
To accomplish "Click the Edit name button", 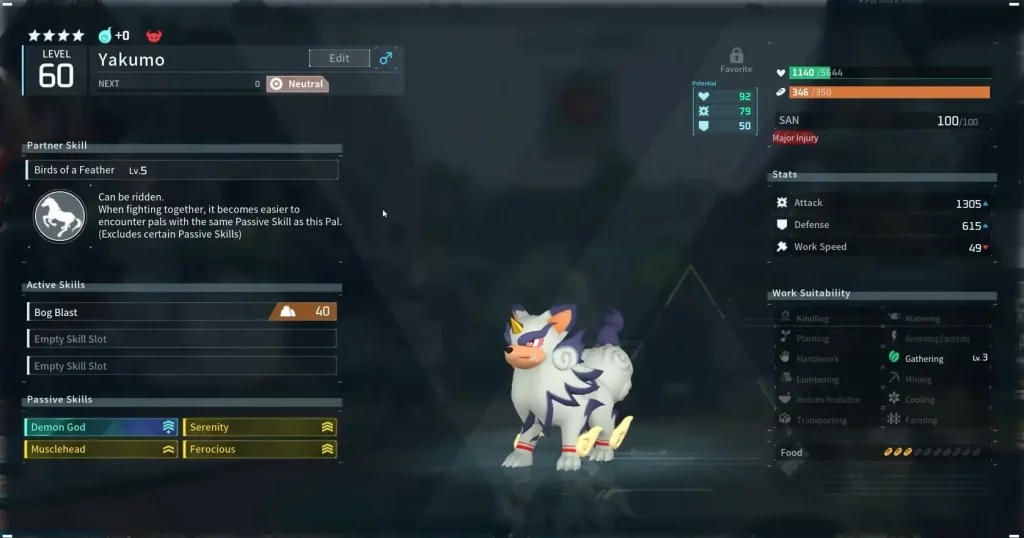I will pos(339,58).
